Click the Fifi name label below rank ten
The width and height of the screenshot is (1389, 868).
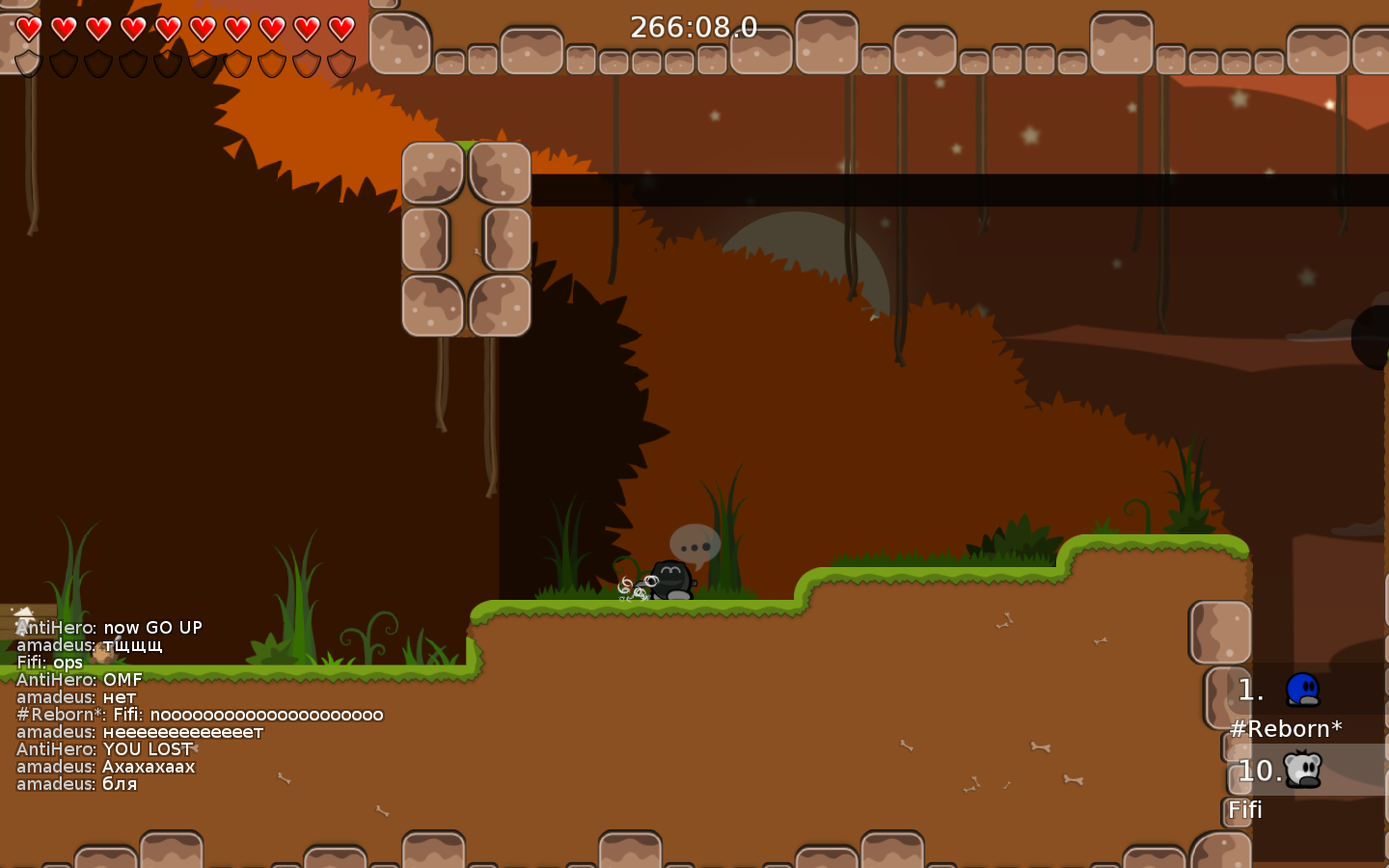pyautogui.click(x=1243, y=810)
